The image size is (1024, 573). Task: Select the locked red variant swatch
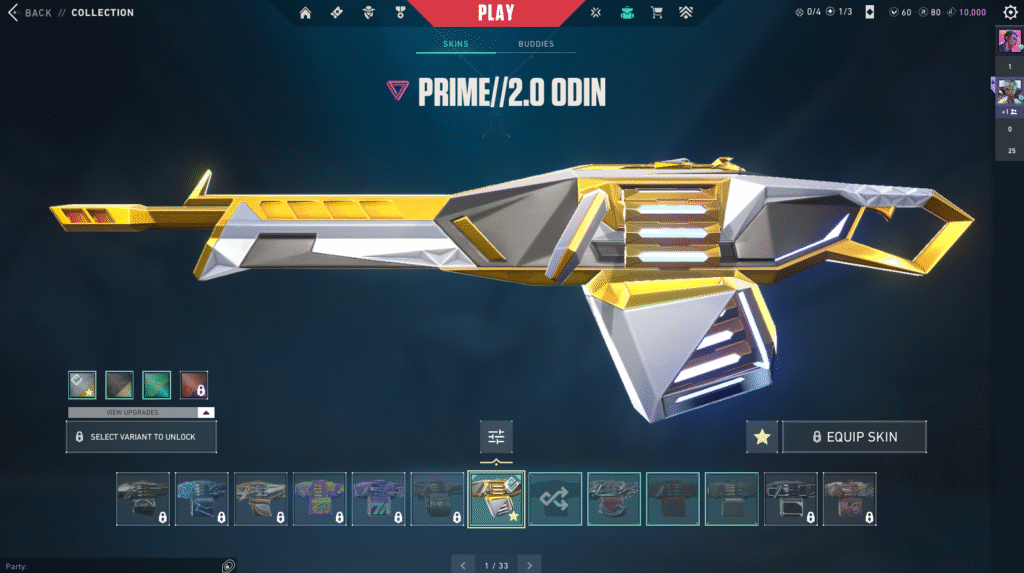194,385
